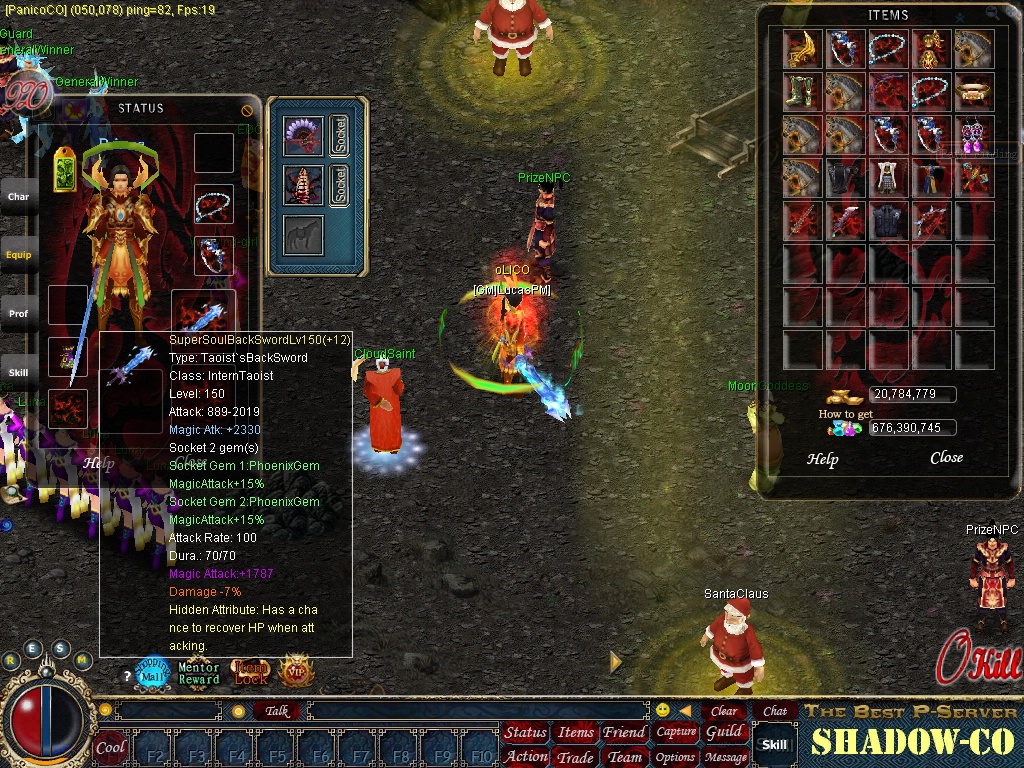Open the Team menu

tap(624, 757)
